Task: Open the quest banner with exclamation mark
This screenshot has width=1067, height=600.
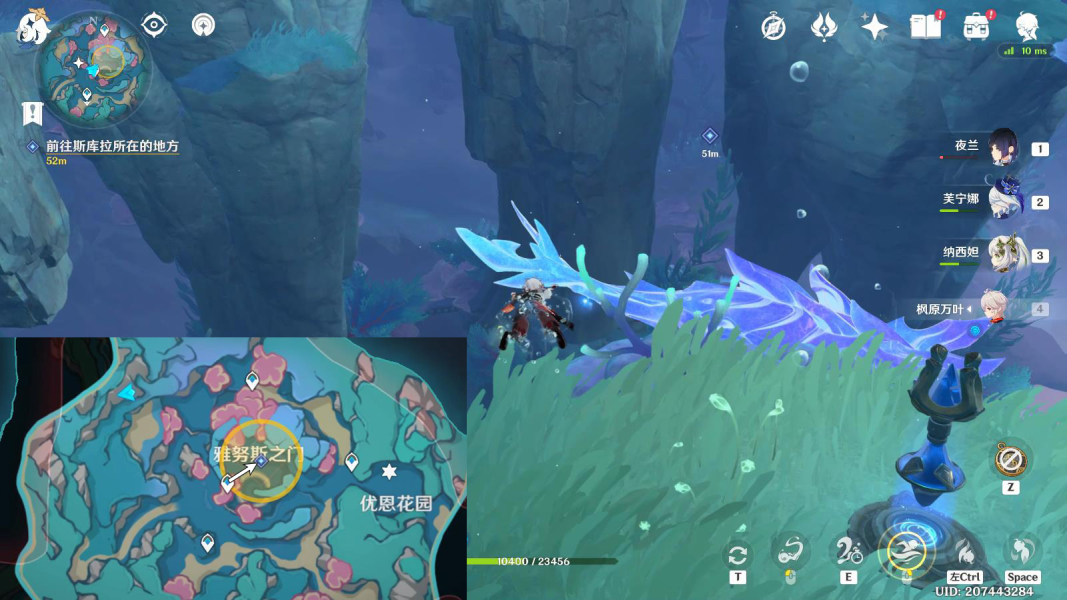Action: tap(32, 114)
